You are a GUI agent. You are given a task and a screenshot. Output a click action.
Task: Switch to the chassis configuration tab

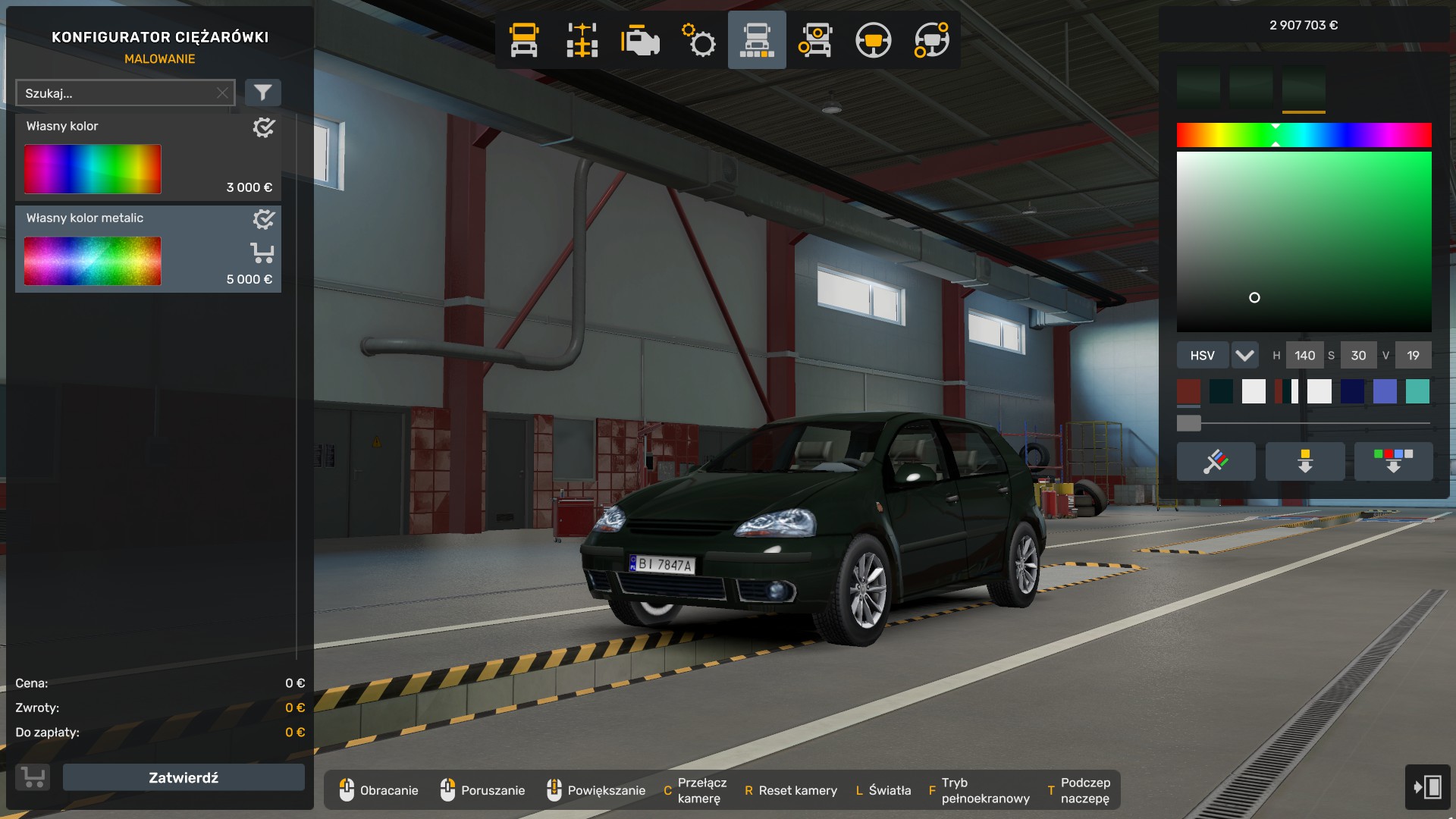tap(582, 40)
